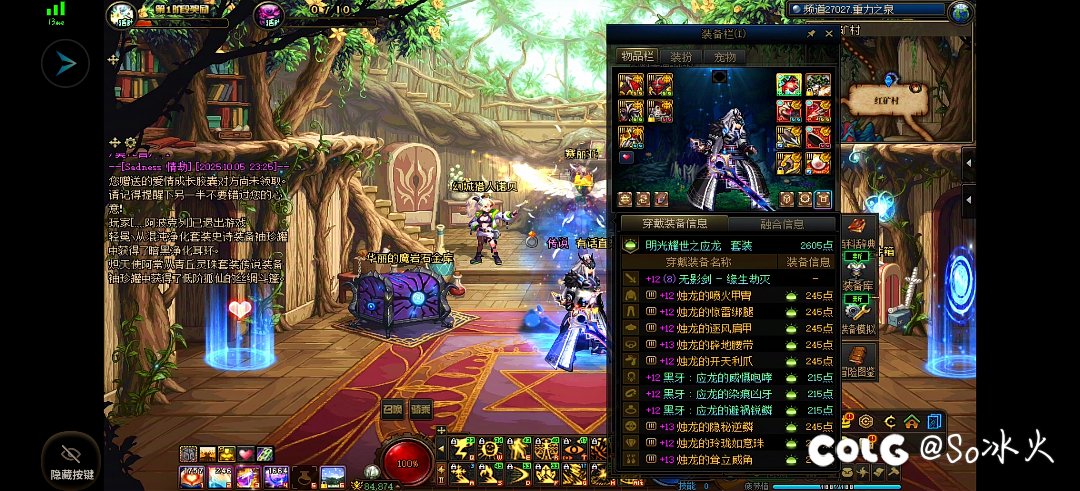
Task: Pin the equipment panel window
Action: [x=811, y=34]
